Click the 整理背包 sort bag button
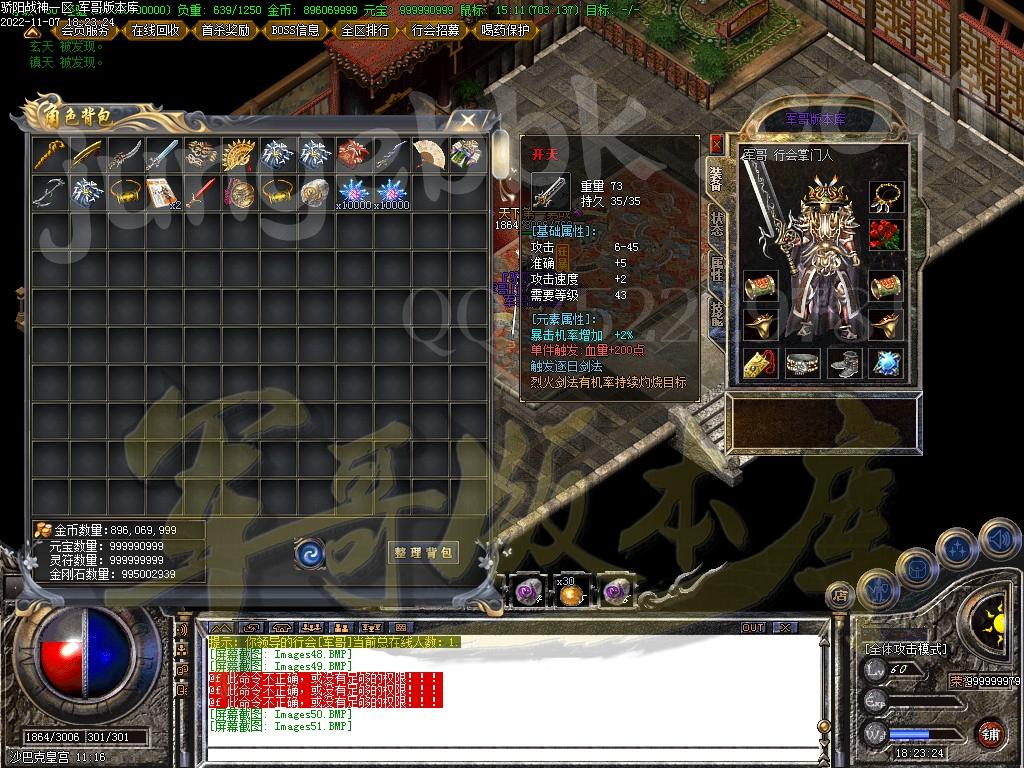This screenshot has width=1024, height=768. (423, 552)
